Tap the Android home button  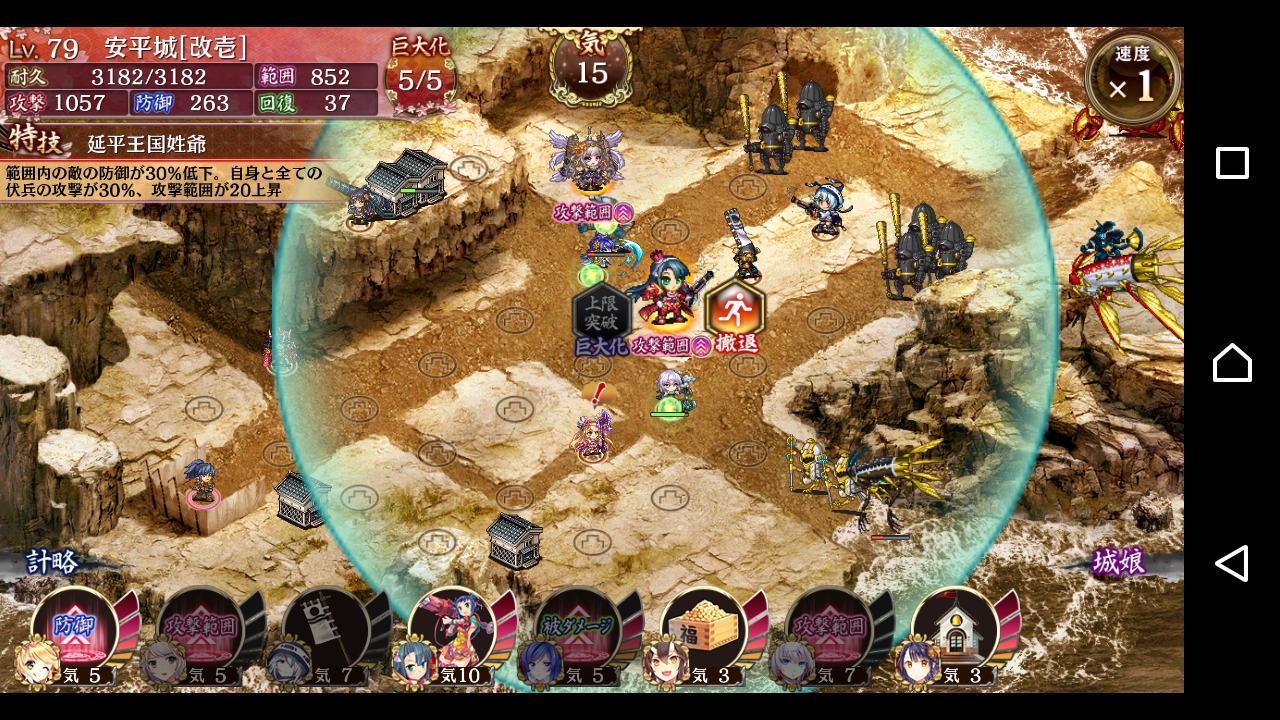click(x=1232, y=362)
